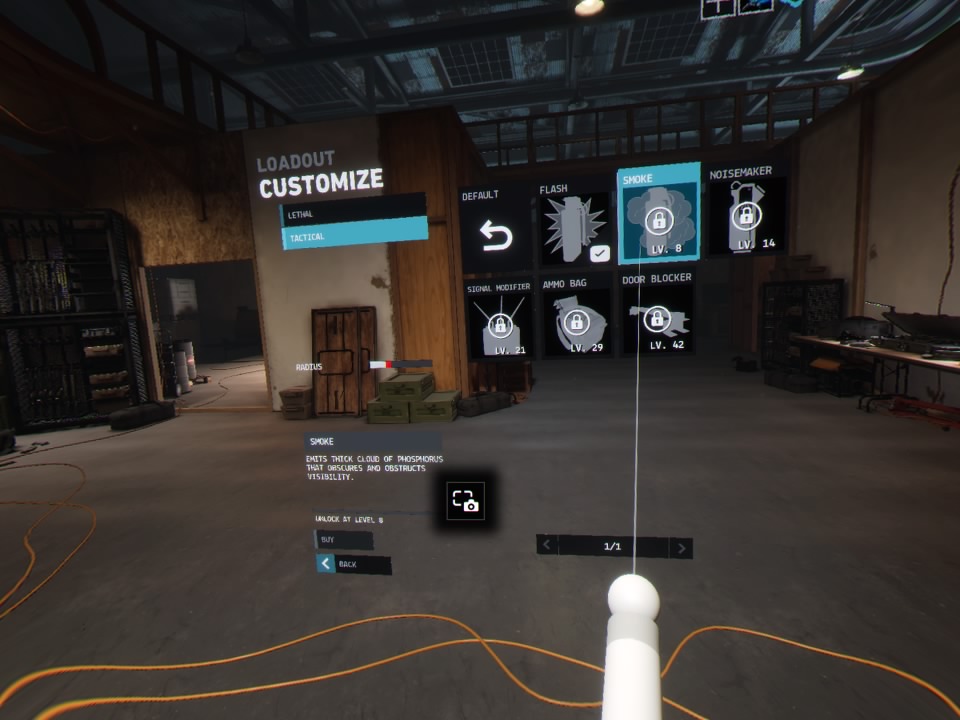This screenshot has height=720, width=960.
Task: Buy the Smoke grenade
Action: [344, 540]
